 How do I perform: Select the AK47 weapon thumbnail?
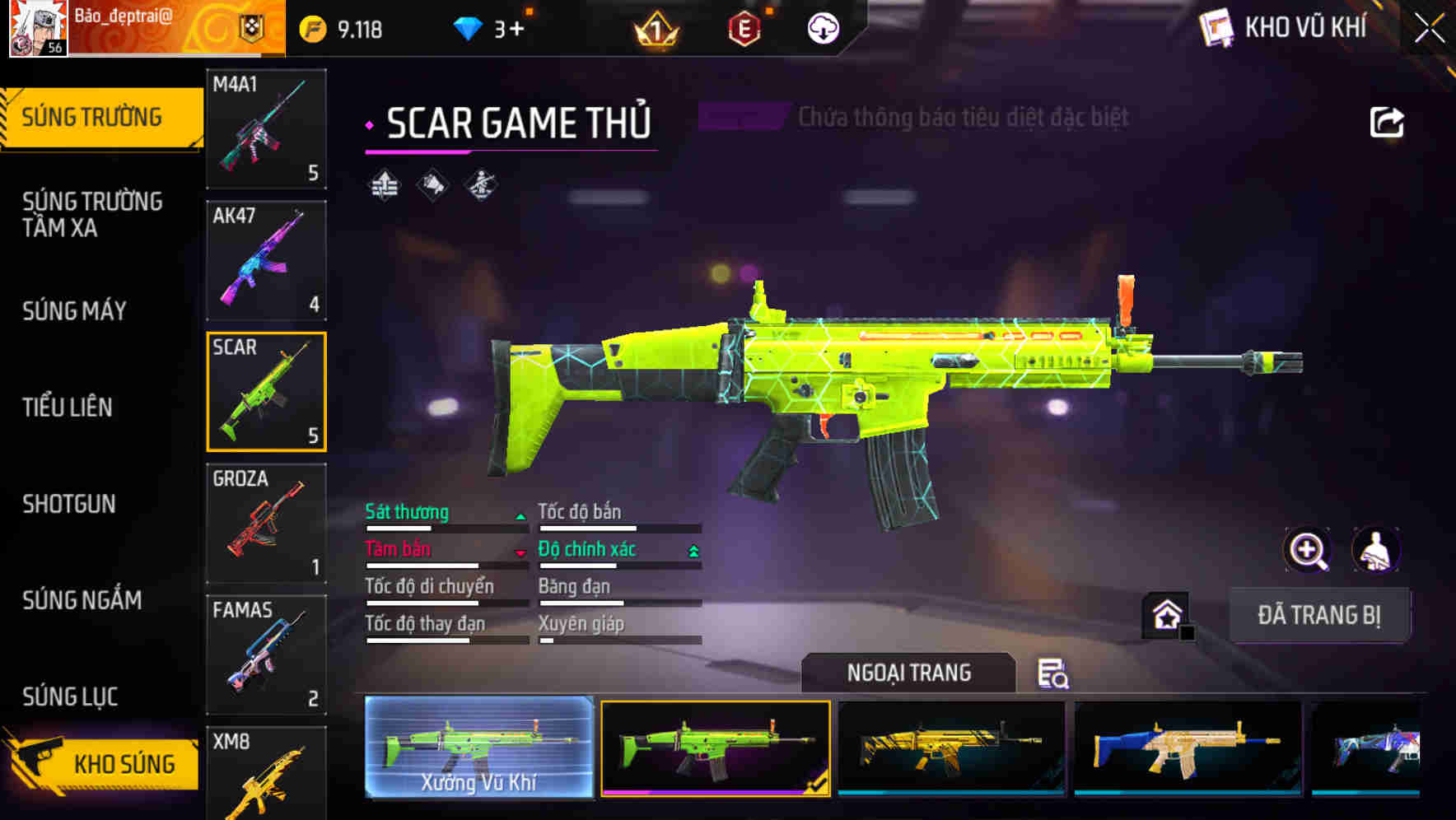[x=265, y=260]
